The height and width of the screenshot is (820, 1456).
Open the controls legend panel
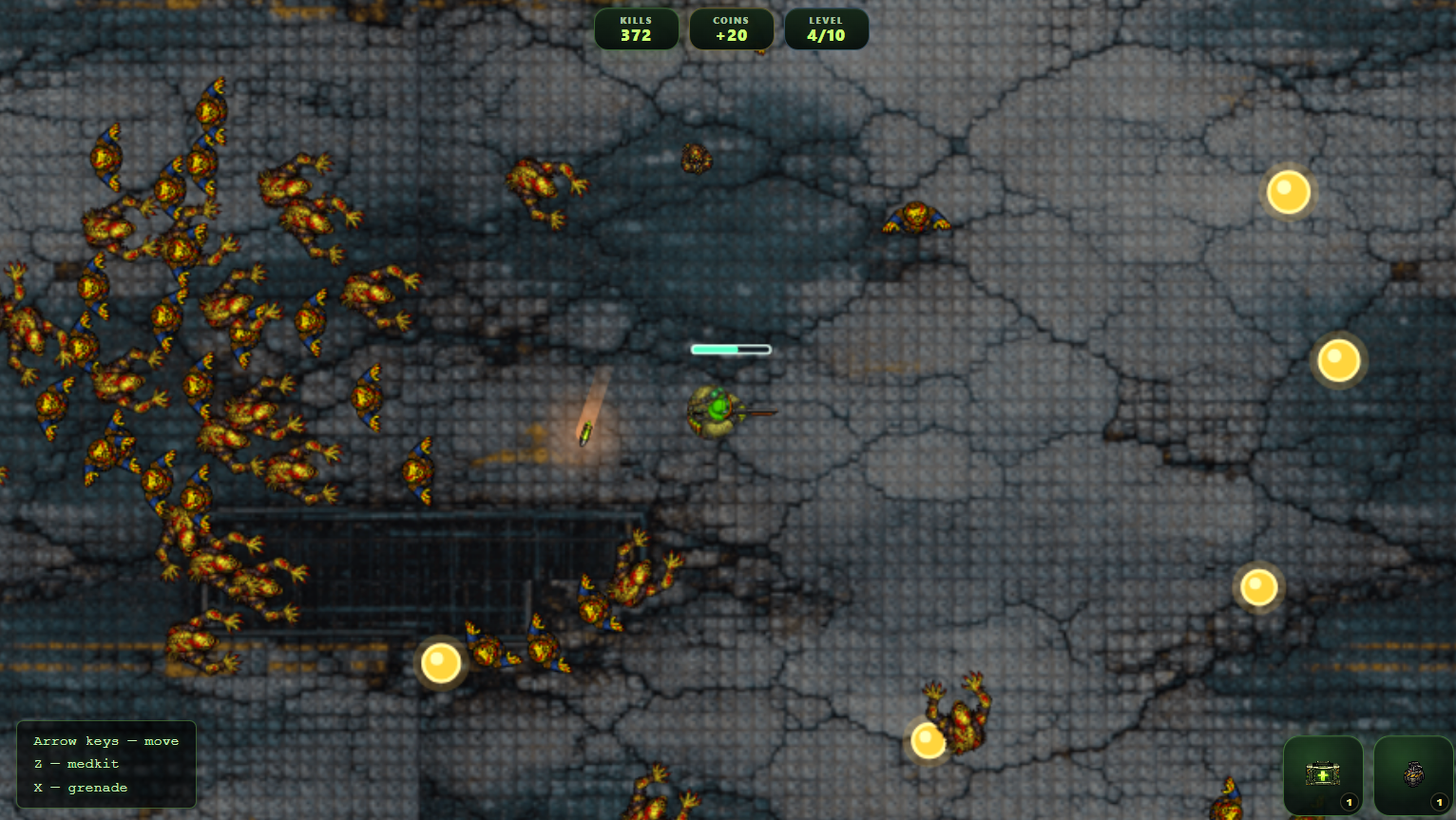pos(105,764)
